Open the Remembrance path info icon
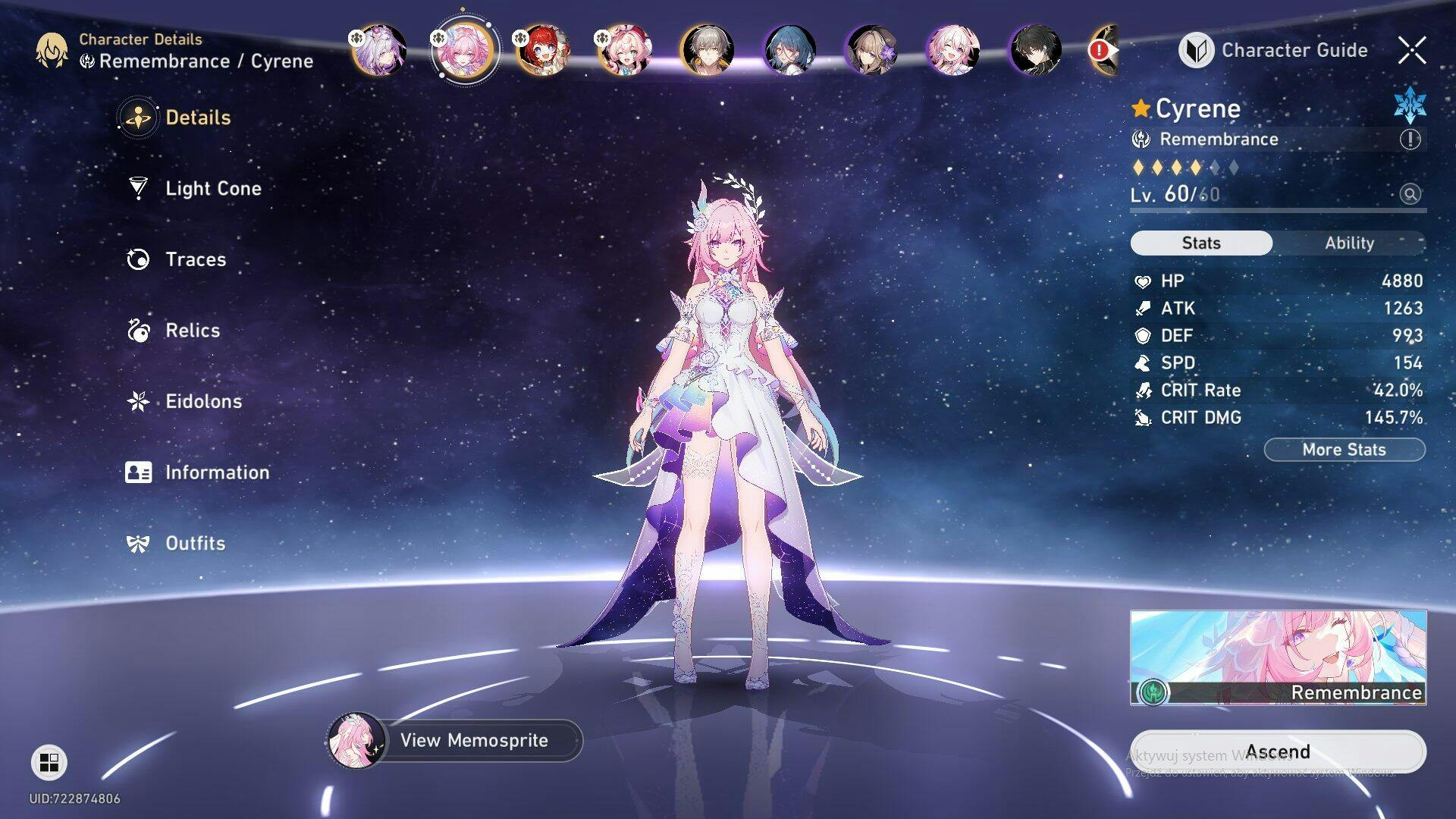The image size is (1456, 819). pos(1410,139)
